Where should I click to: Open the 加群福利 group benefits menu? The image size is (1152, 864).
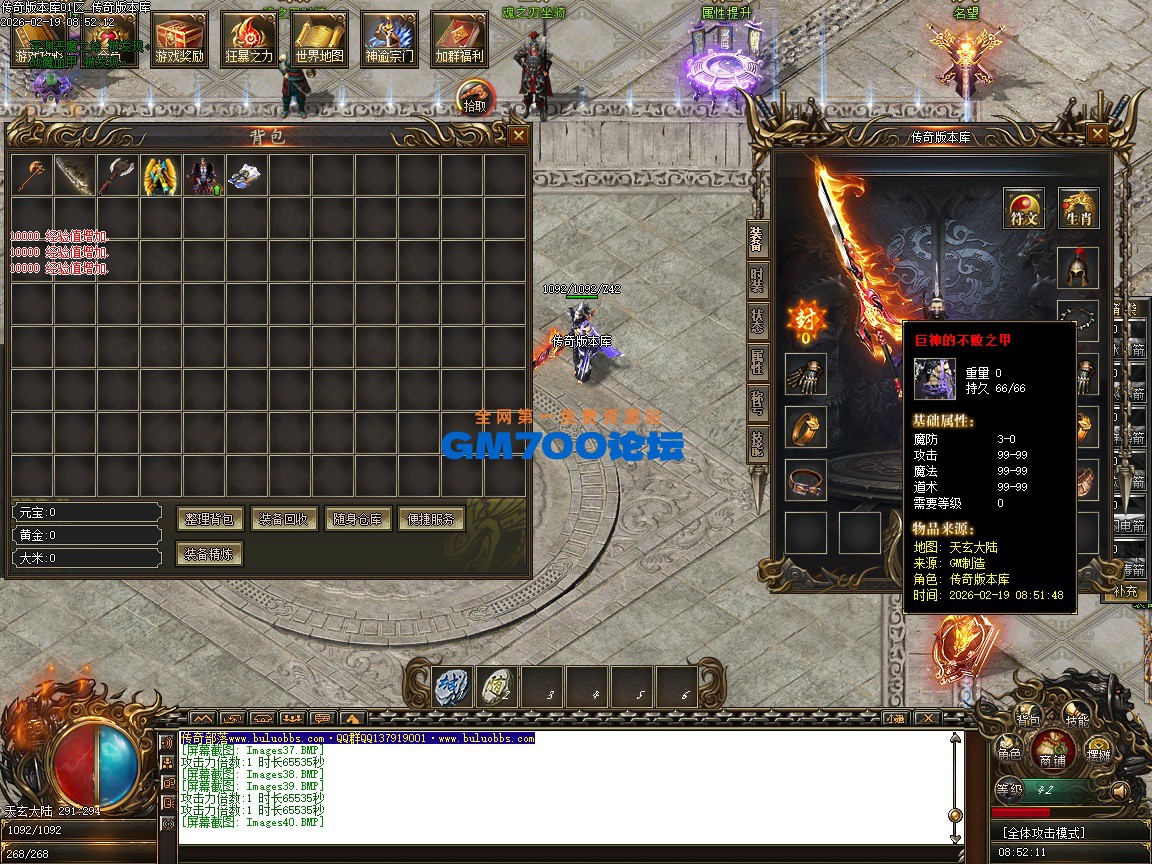coord(459,40)
